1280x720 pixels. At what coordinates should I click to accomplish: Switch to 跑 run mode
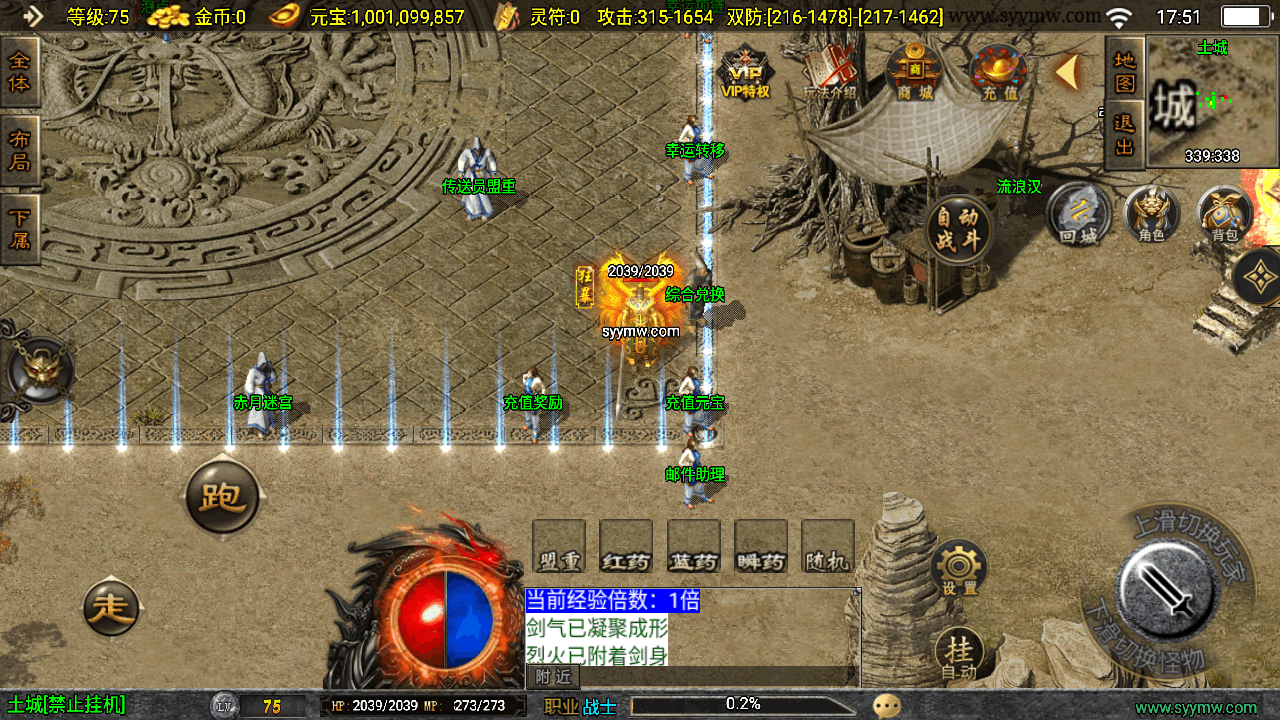click(x=222, y=497)
